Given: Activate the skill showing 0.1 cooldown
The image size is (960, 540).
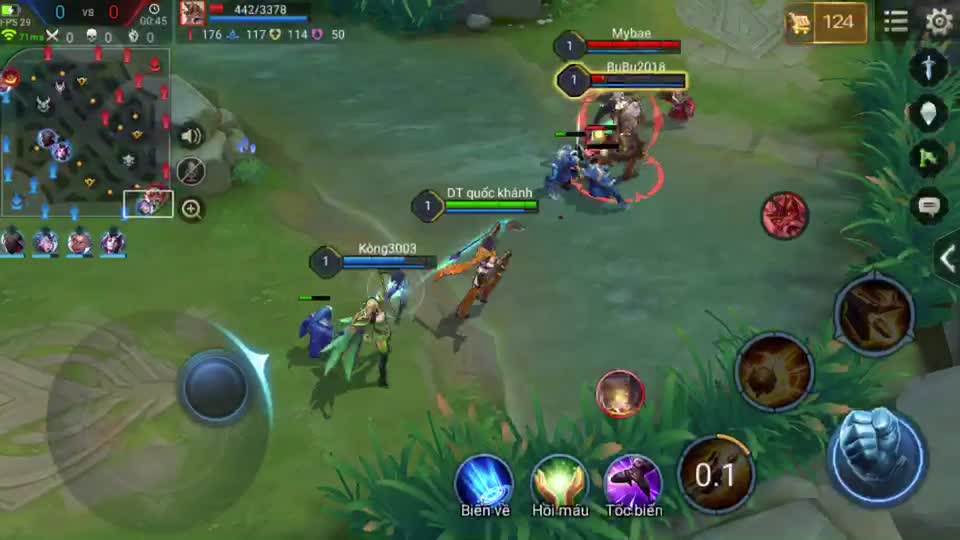Looking at the screenshot, I should click(x=716, y=473).
